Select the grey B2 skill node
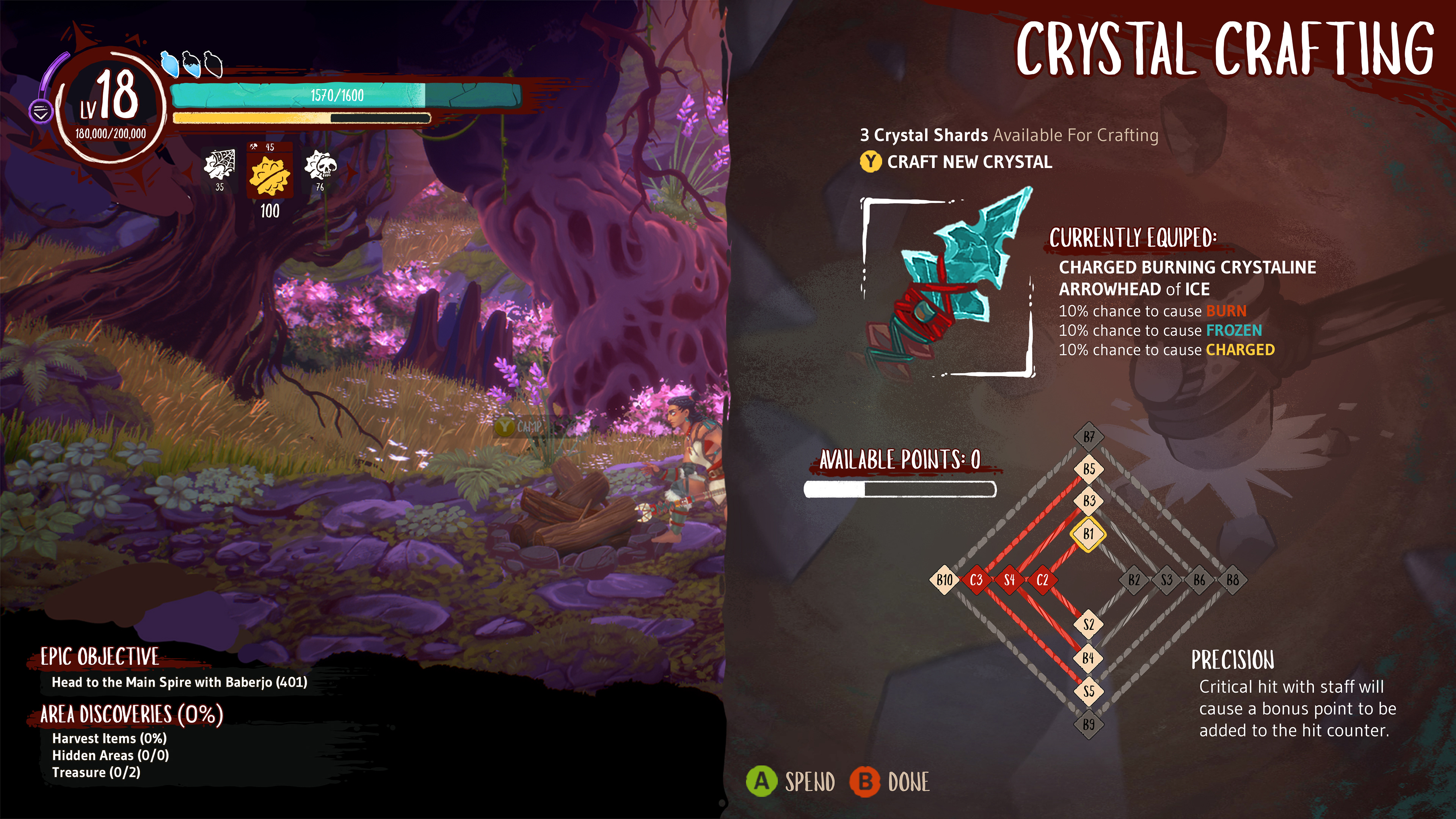Screen dimensions: 1456x819 click(1134, 580)
